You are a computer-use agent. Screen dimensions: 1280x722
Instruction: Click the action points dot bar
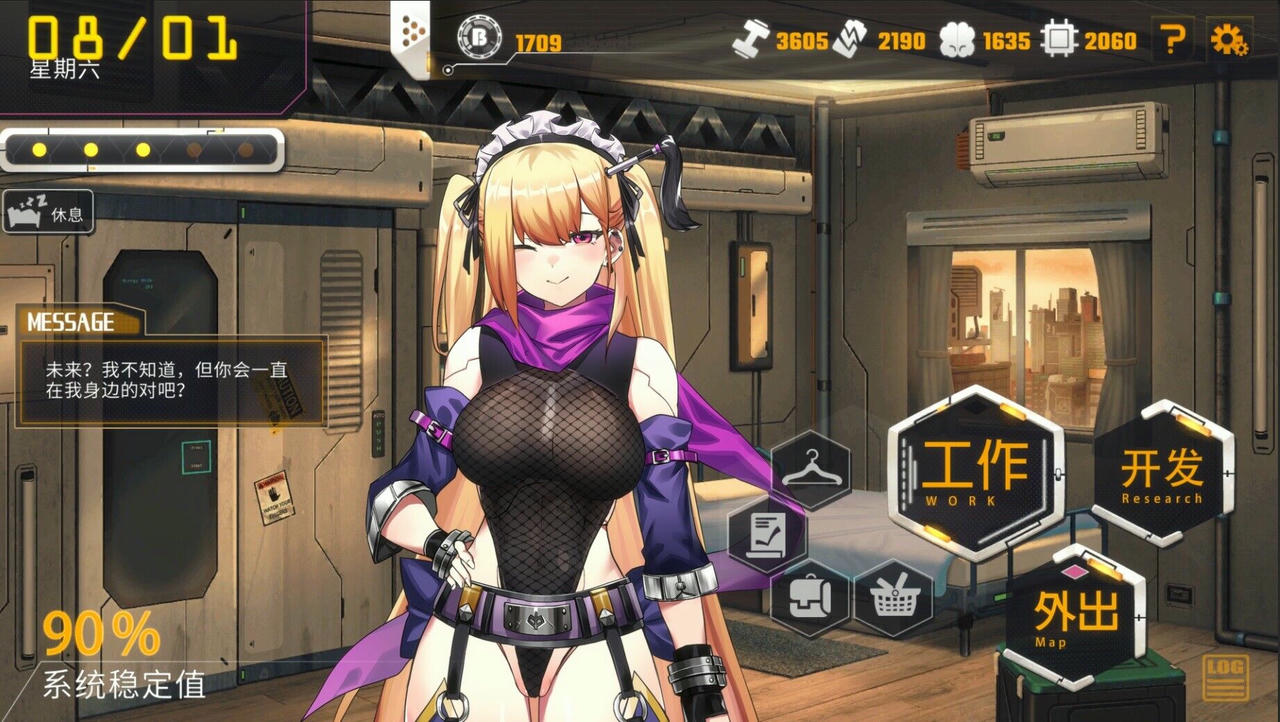pyautogui.click(x=140, y=148)
